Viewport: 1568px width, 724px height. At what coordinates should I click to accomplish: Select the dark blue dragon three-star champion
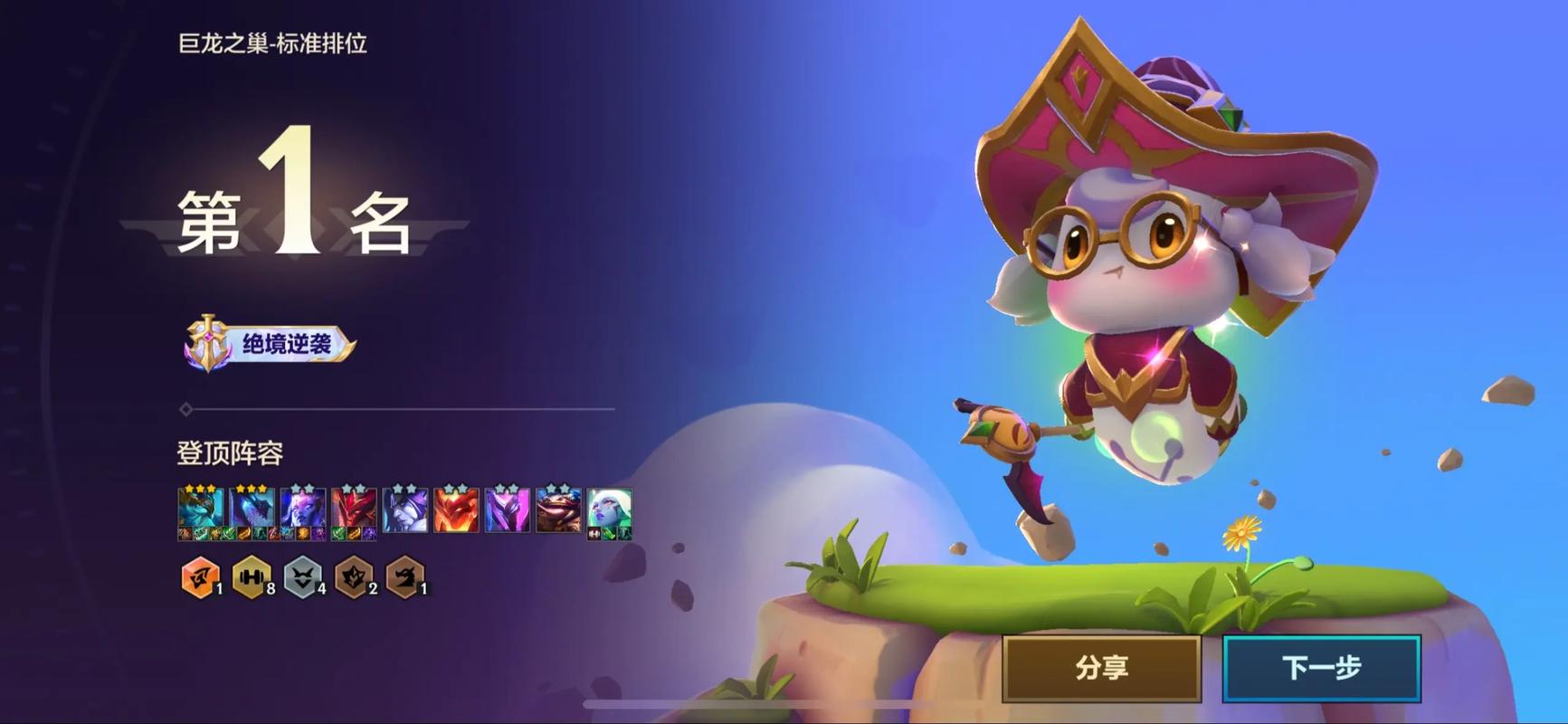coord(252,510)
